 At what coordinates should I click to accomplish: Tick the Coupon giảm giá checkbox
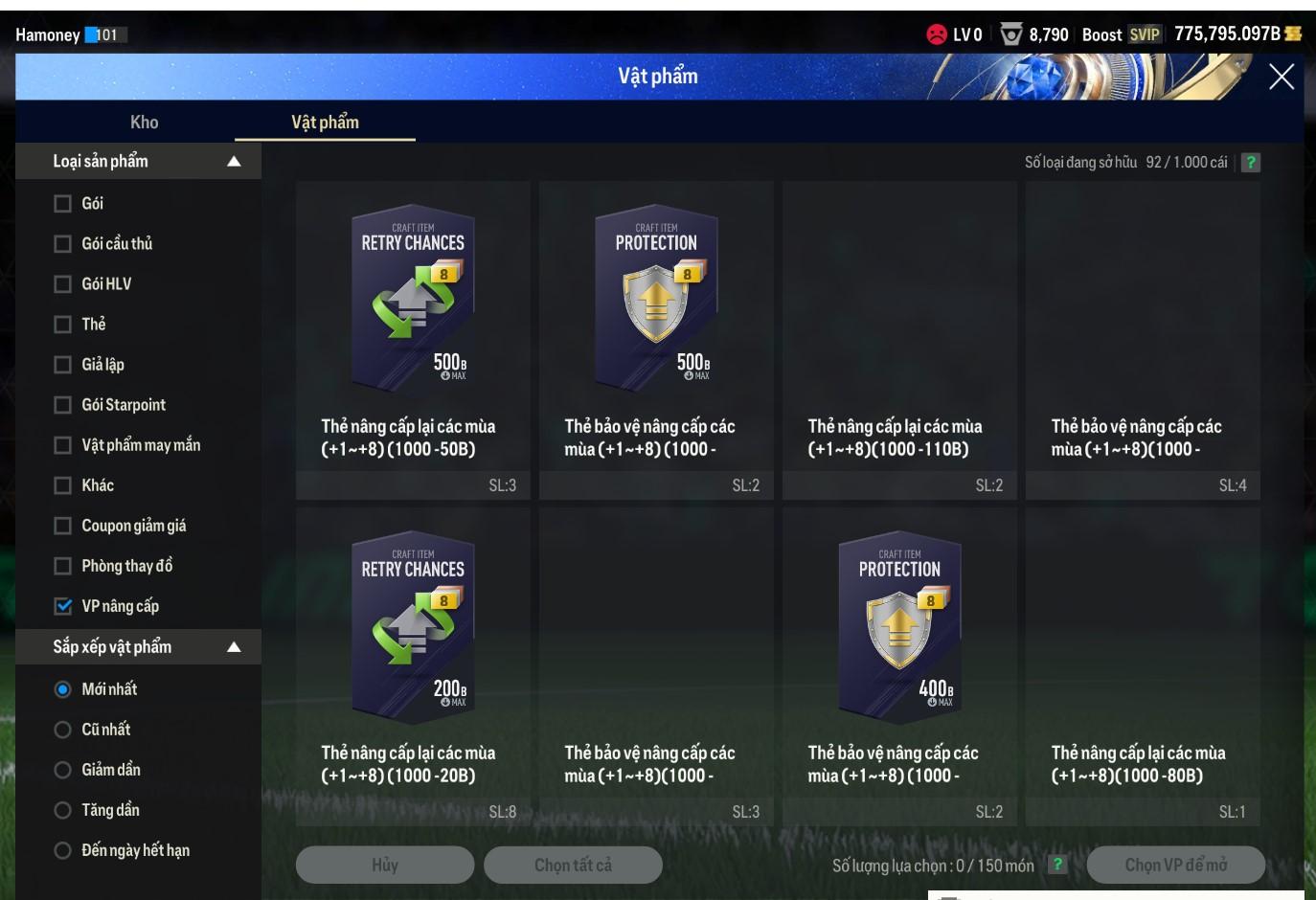[63, 526]
